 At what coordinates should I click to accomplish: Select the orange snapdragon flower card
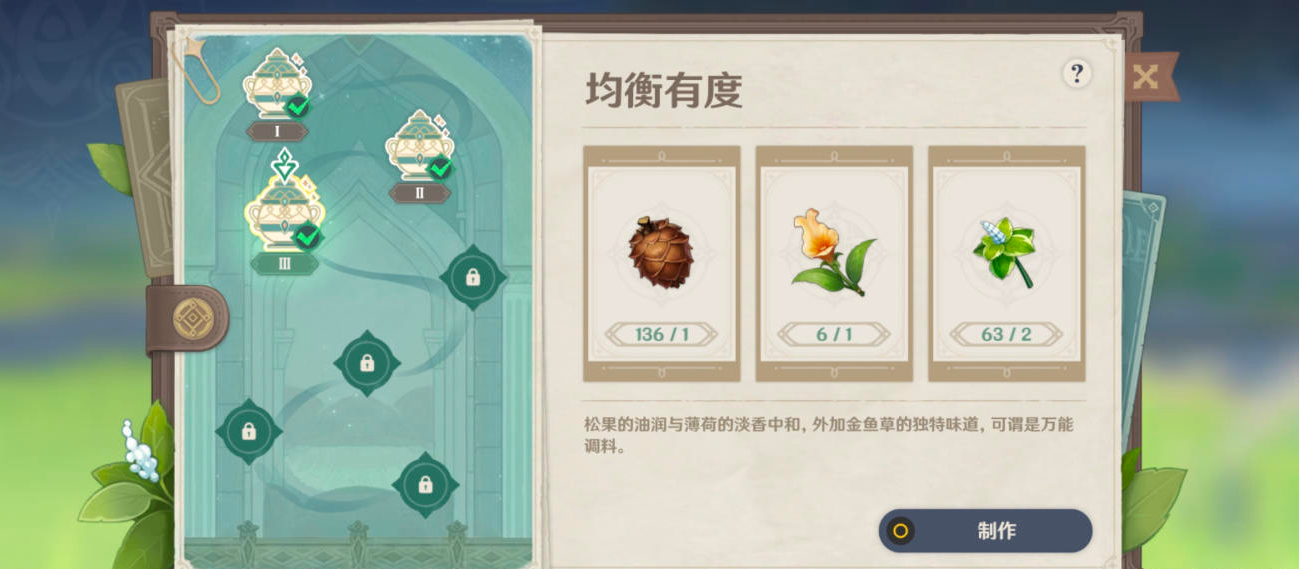[x=834, y=263]
